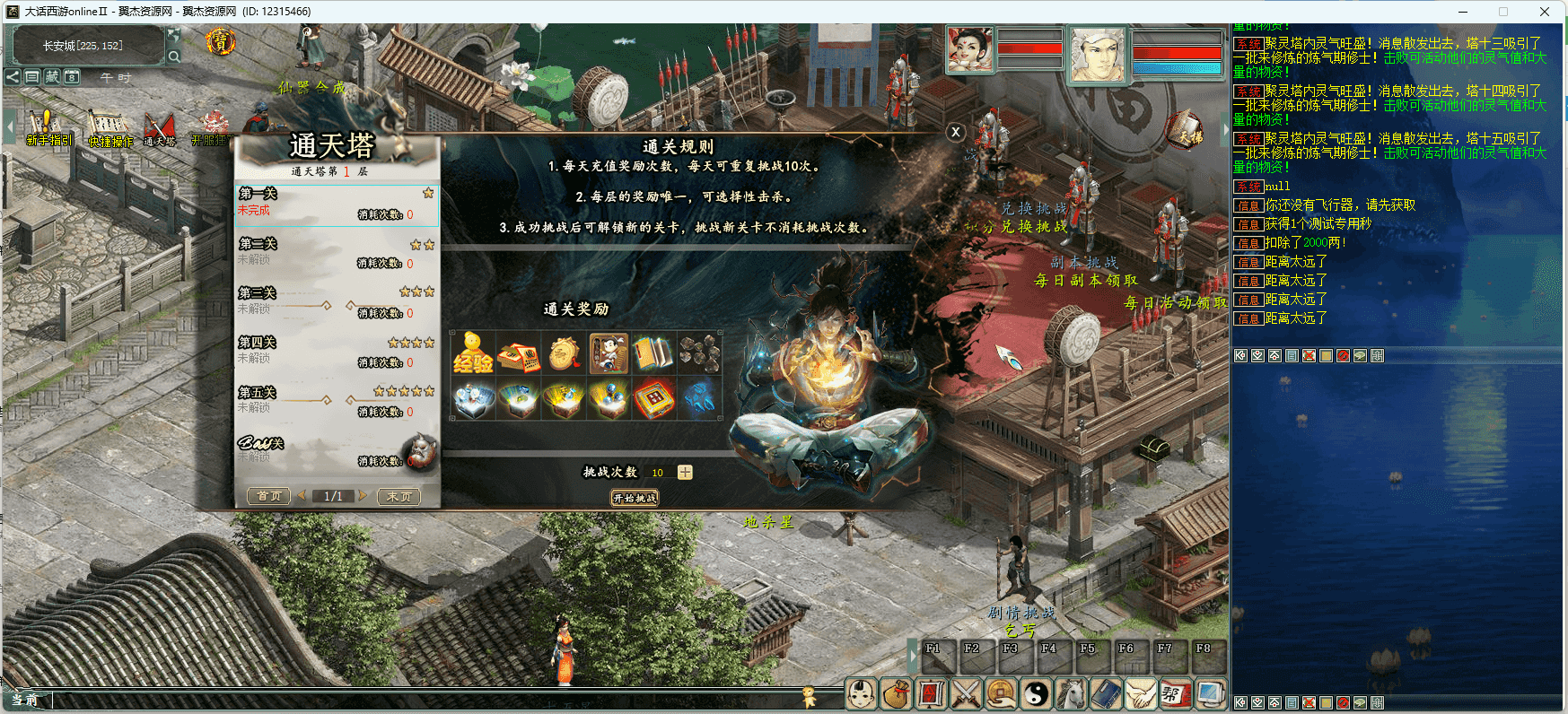Select the 第一关 stage row
The width and height of the screenshot is (1568, 714).
(337, 205)
